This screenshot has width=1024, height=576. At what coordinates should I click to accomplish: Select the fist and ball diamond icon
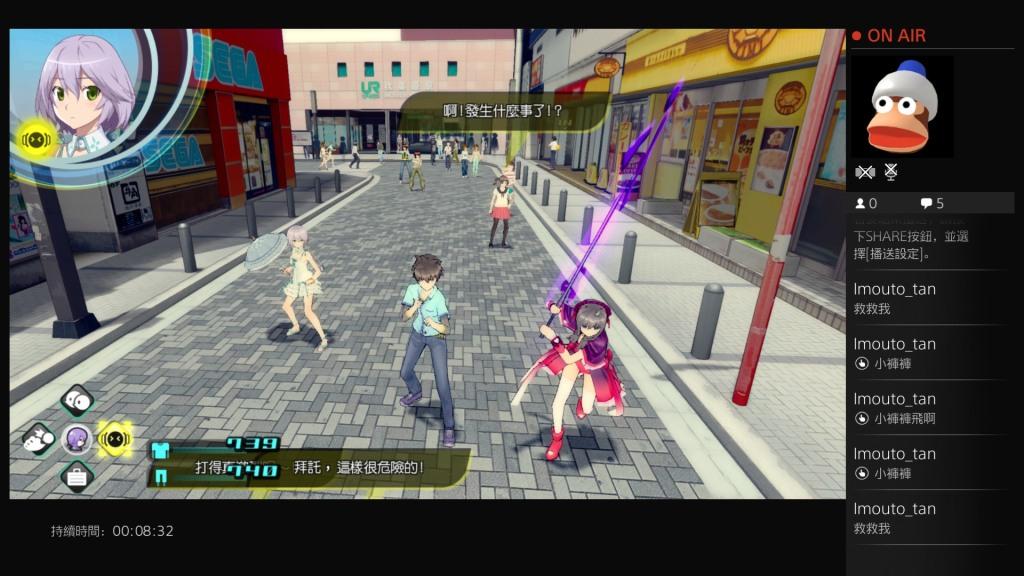pyautogui.click(x=40, y=438)
